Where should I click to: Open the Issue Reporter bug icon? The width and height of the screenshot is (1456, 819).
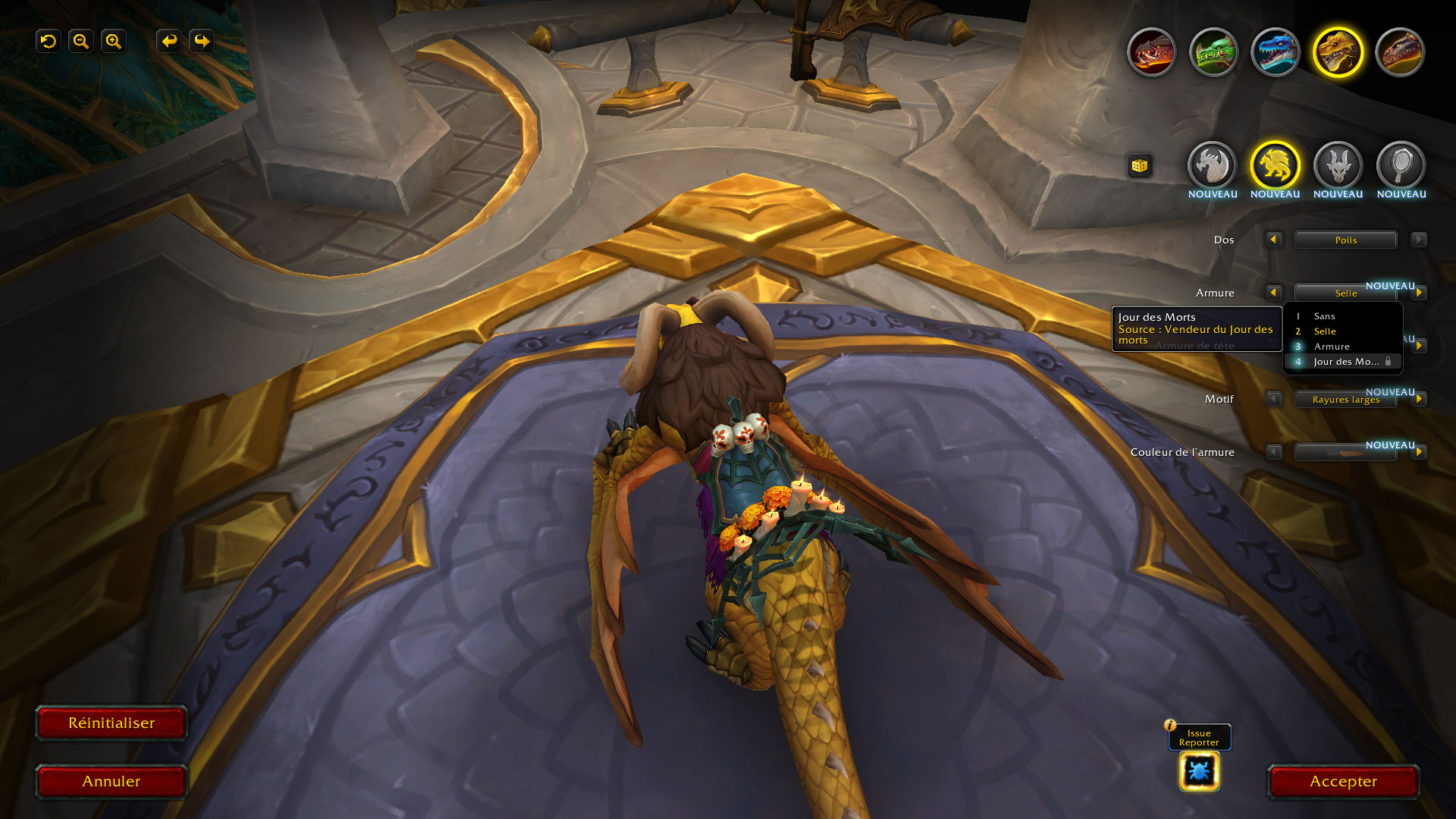(x=1199, y=771)
